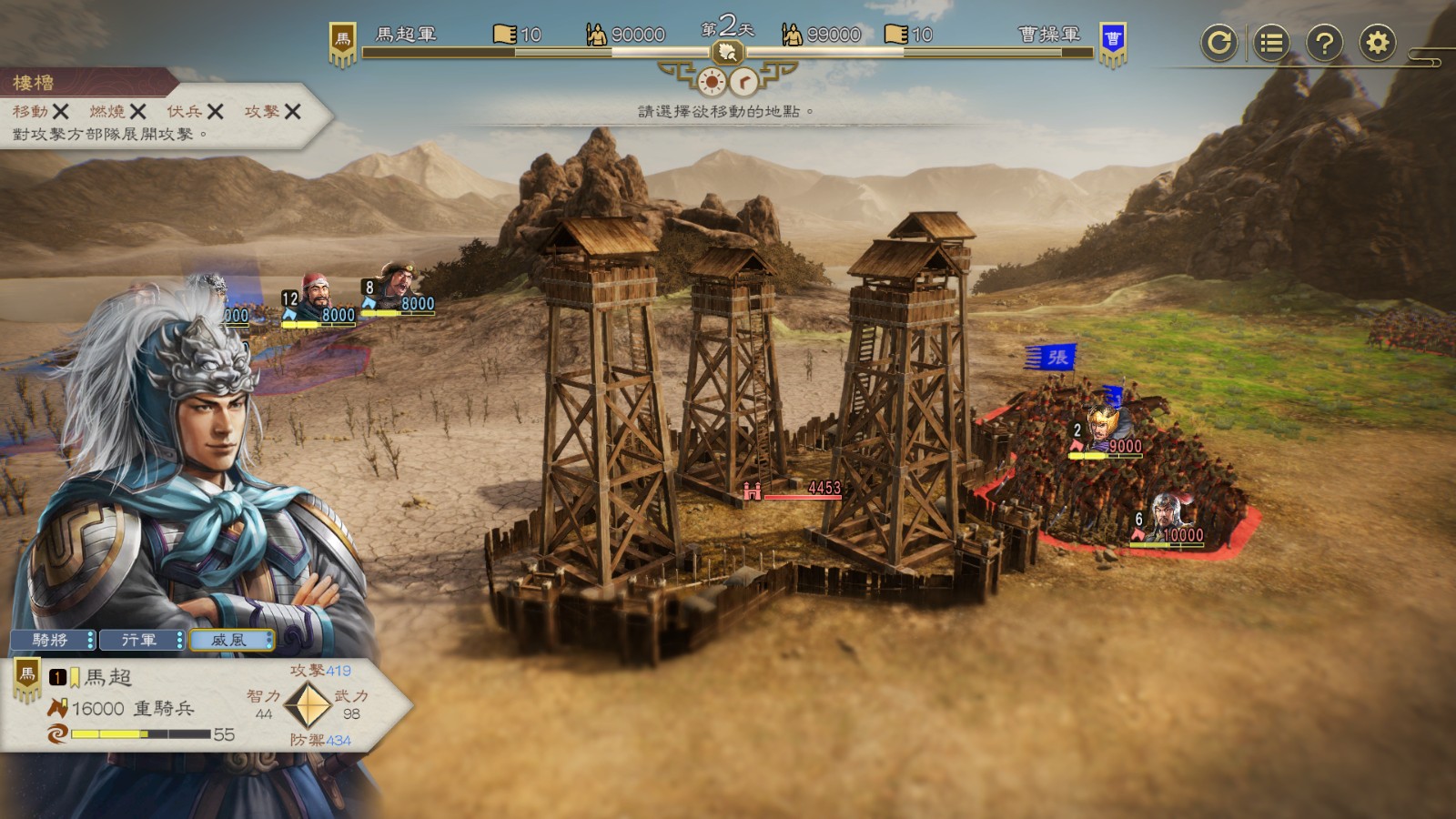Image resolution: width=1456 pixels, height=819 pixels.
Task: Click the sun weather icon under day counter
Action: (x=711, y=83)
